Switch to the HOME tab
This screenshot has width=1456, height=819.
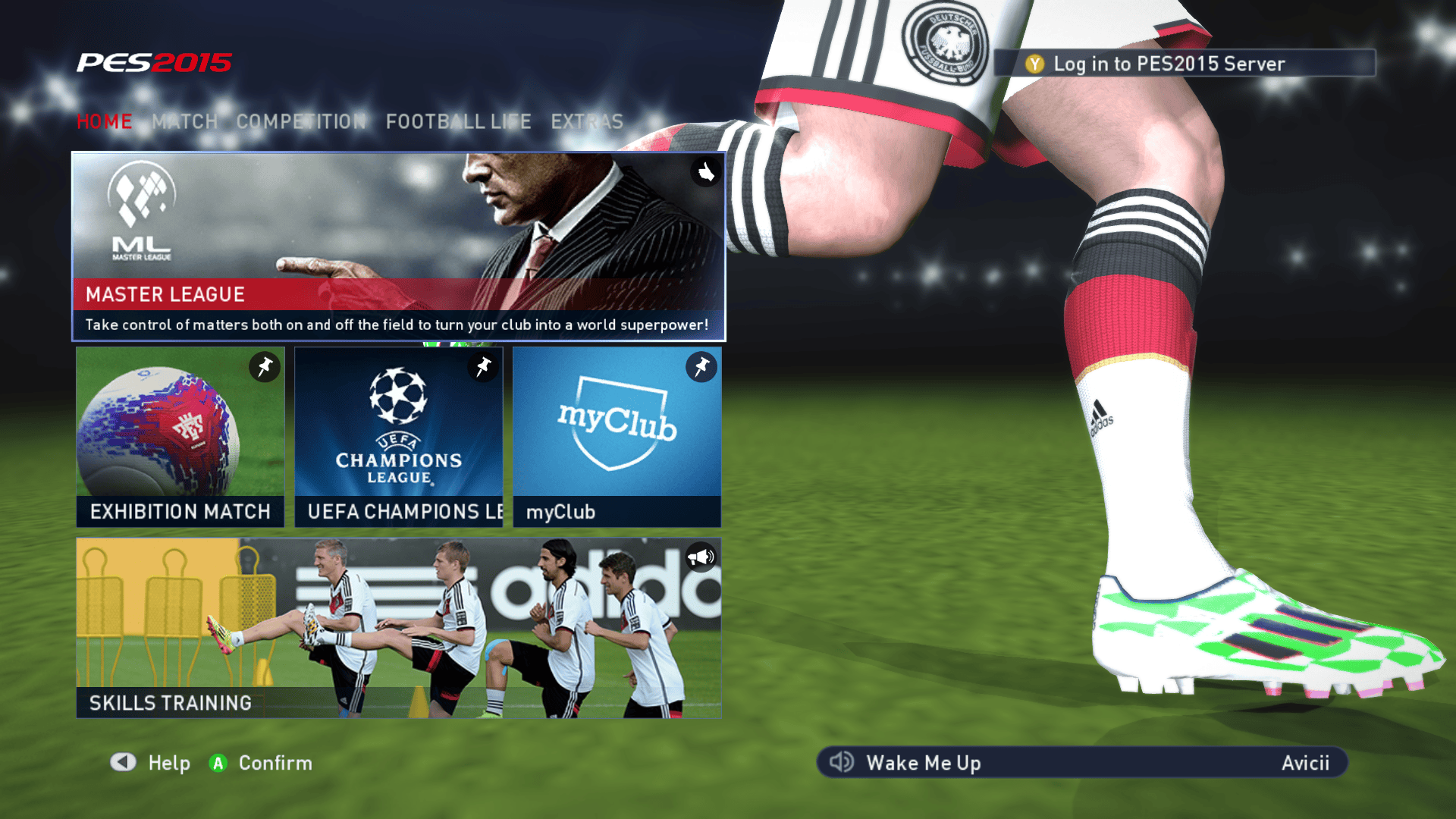pos(105,121)
